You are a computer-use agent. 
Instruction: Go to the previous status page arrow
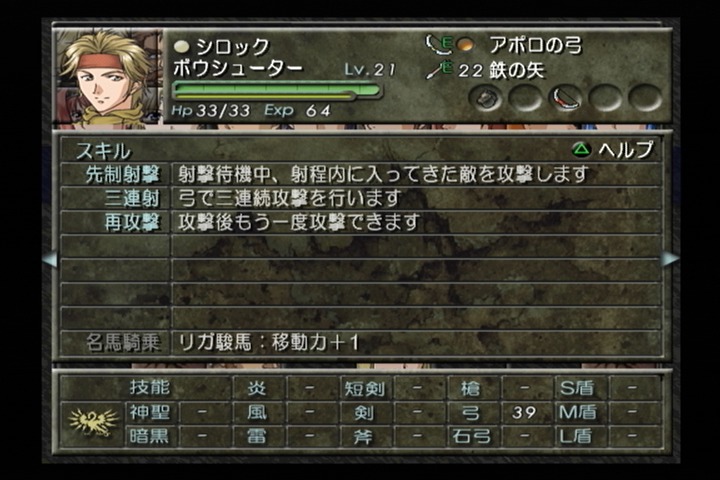[49, 258]
